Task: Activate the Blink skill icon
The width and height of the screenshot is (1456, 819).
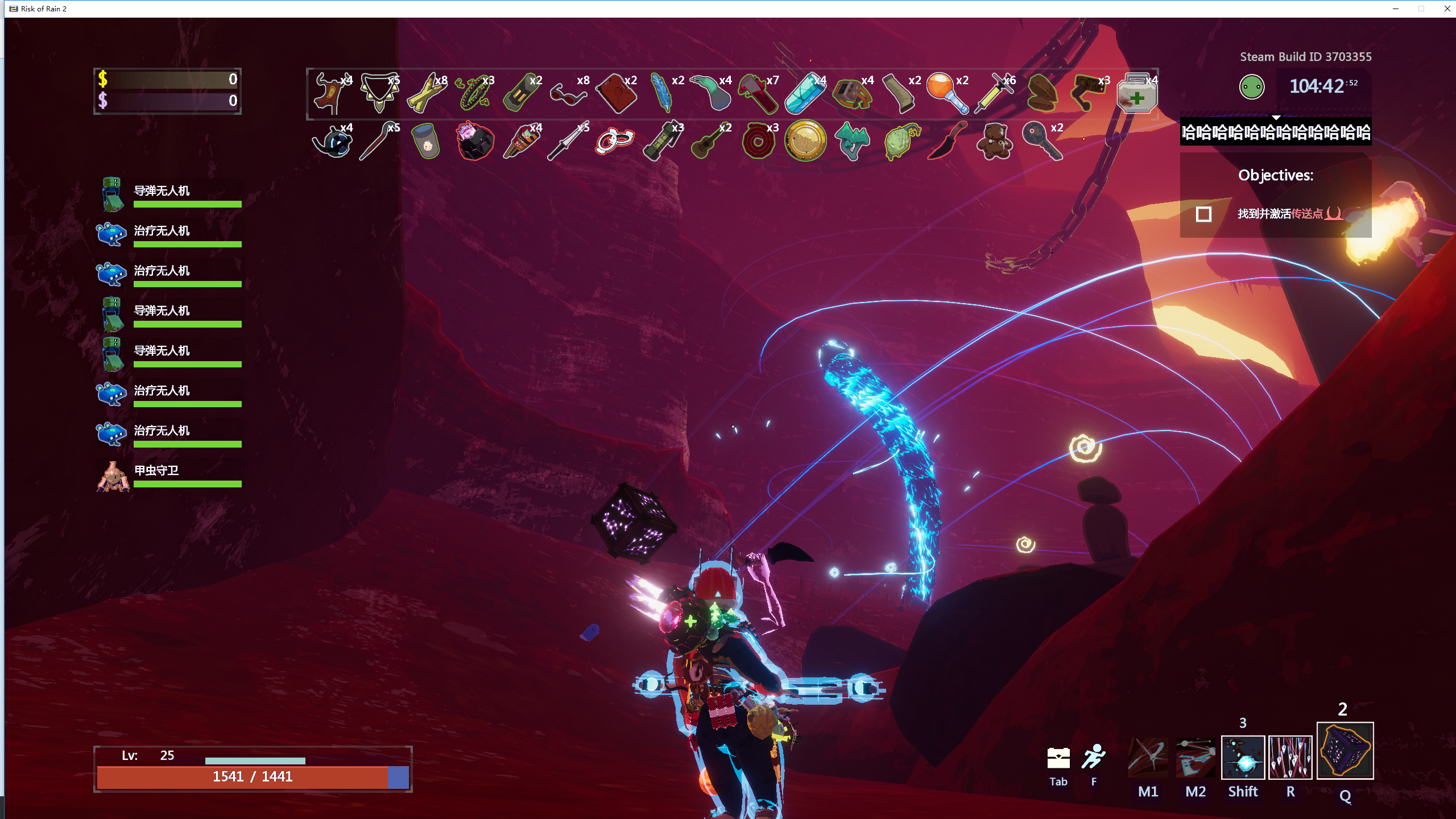Action: pos(1243,758)
